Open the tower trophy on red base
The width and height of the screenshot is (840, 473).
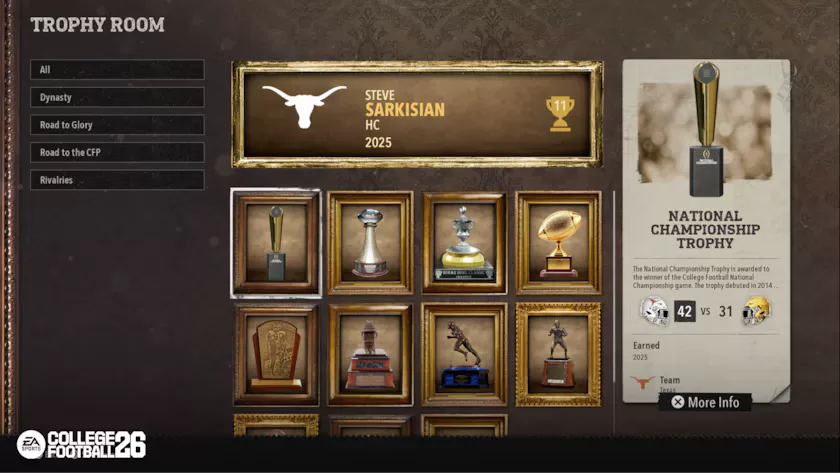(x=370, y=355)
